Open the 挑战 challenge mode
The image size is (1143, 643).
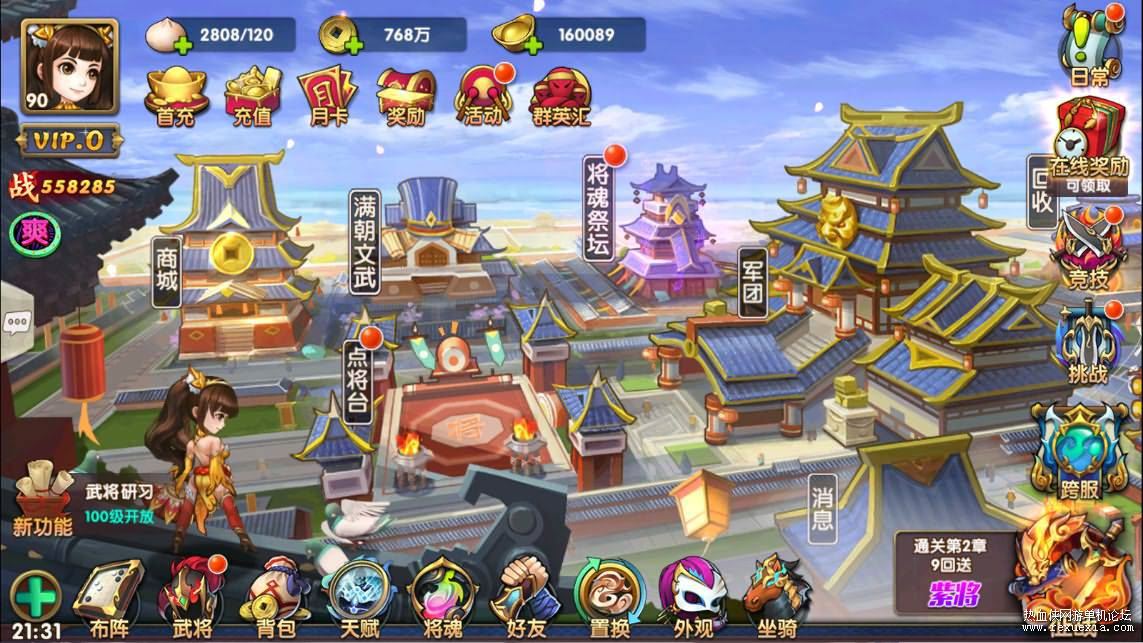pyautogui.click(x=1086, y=345)
